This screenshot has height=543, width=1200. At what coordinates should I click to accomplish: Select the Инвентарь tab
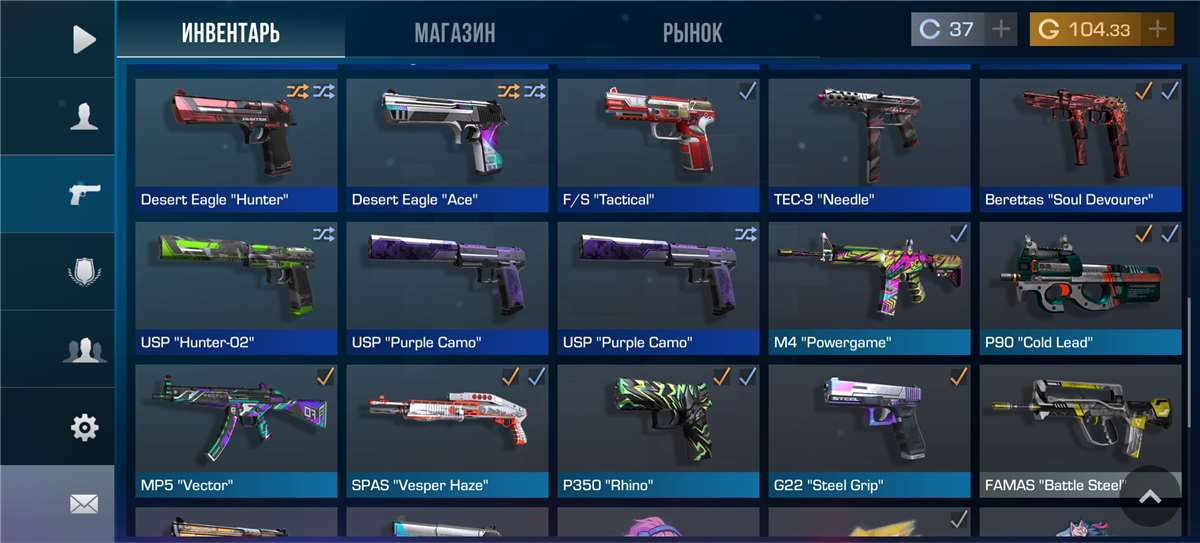231,33
